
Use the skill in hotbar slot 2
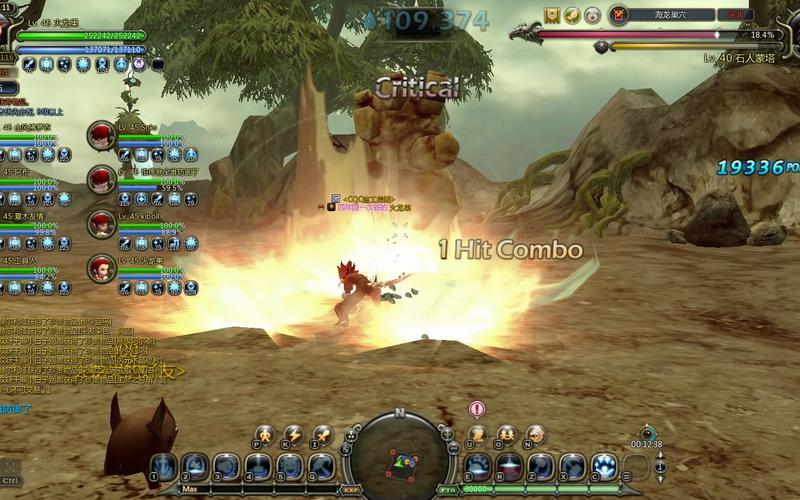click(x=195, y=466)
